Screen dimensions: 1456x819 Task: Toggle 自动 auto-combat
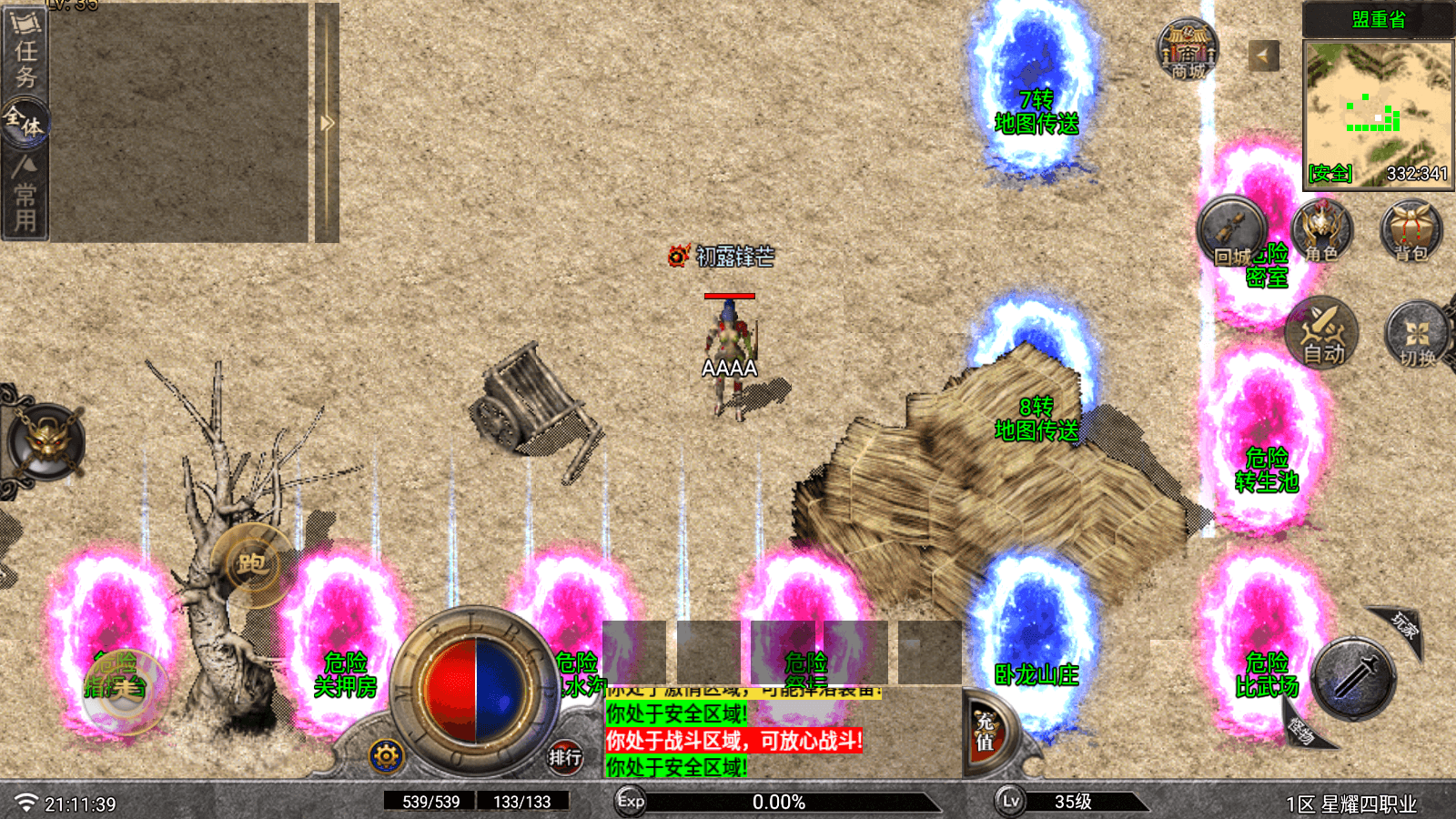pos(1322,333)
